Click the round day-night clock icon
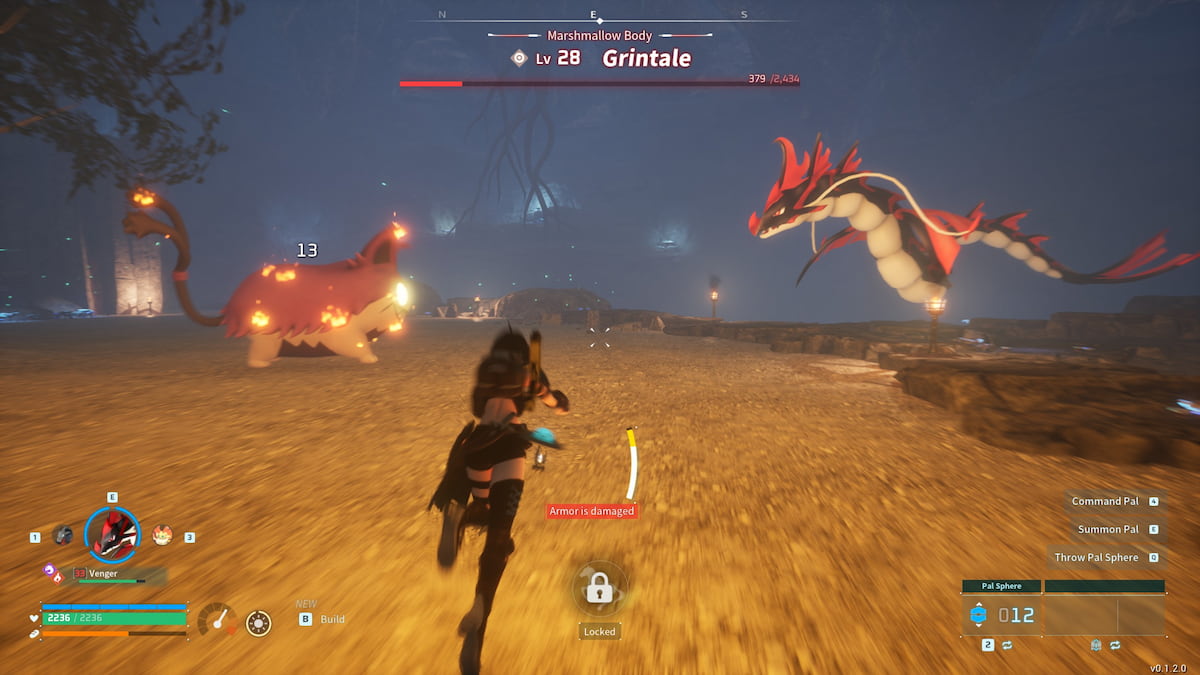 tap(258, 623)
